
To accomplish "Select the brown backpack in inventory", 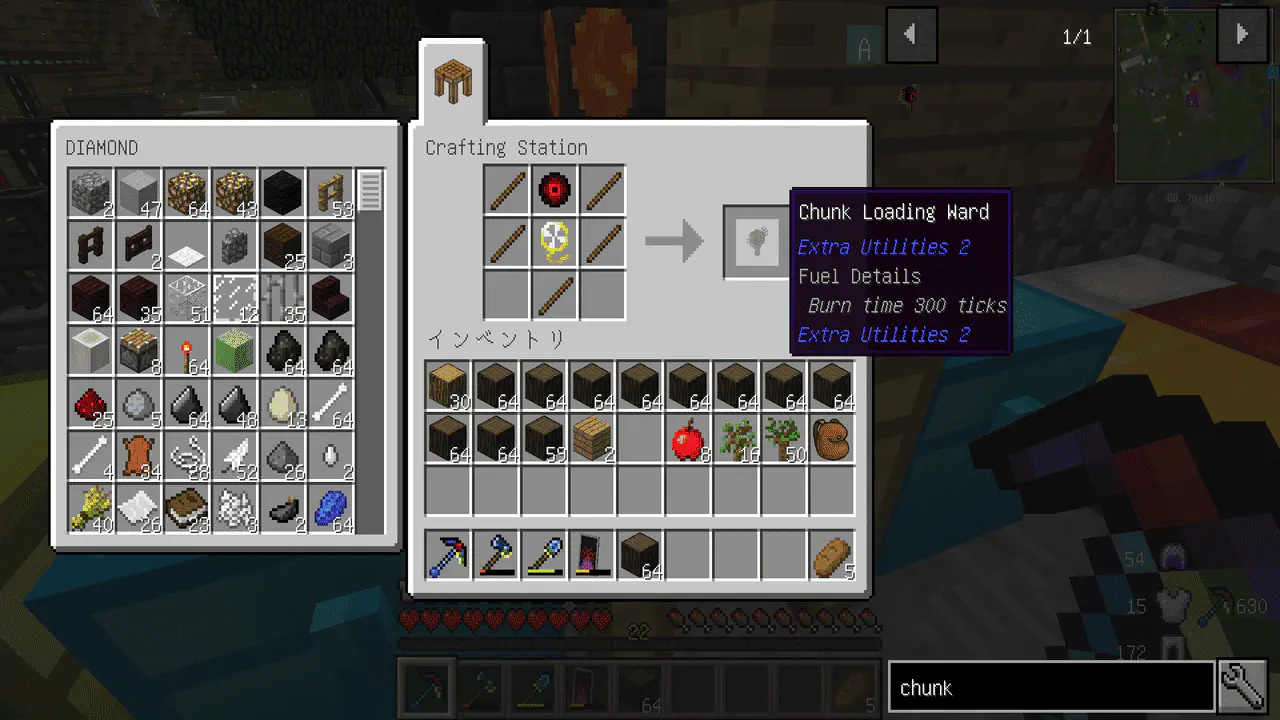I will click(832, 440).
